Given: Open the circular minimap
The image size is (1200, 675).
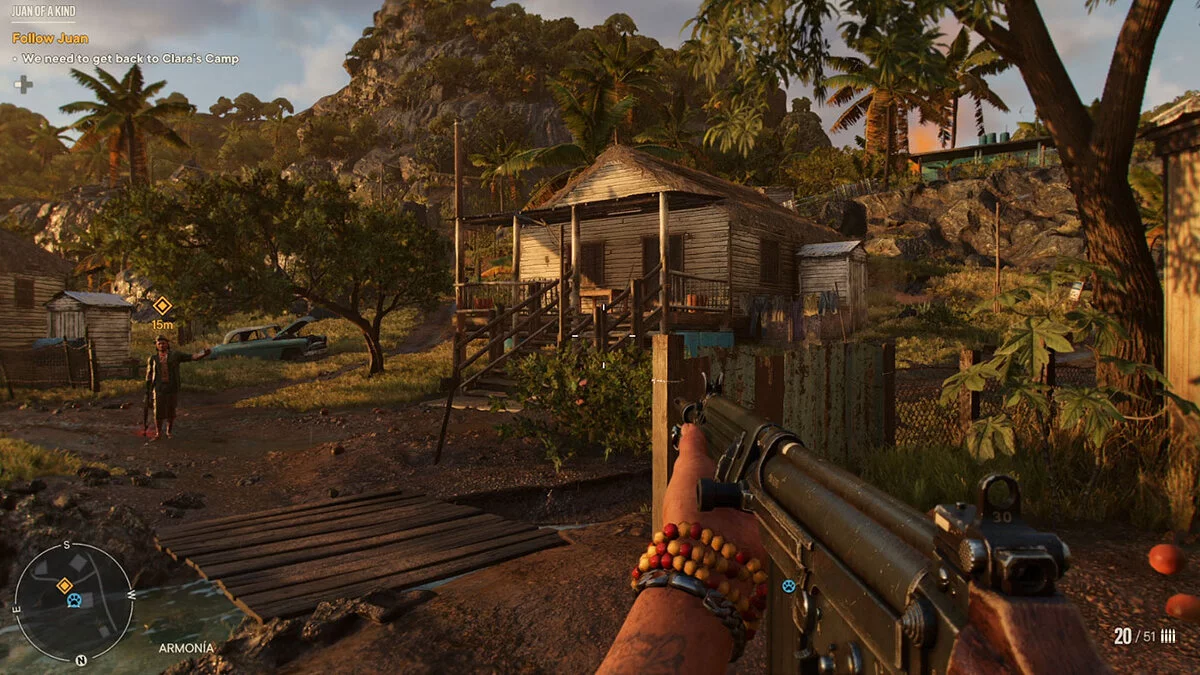Looking at the screenshot, I should tap(73, 602).
